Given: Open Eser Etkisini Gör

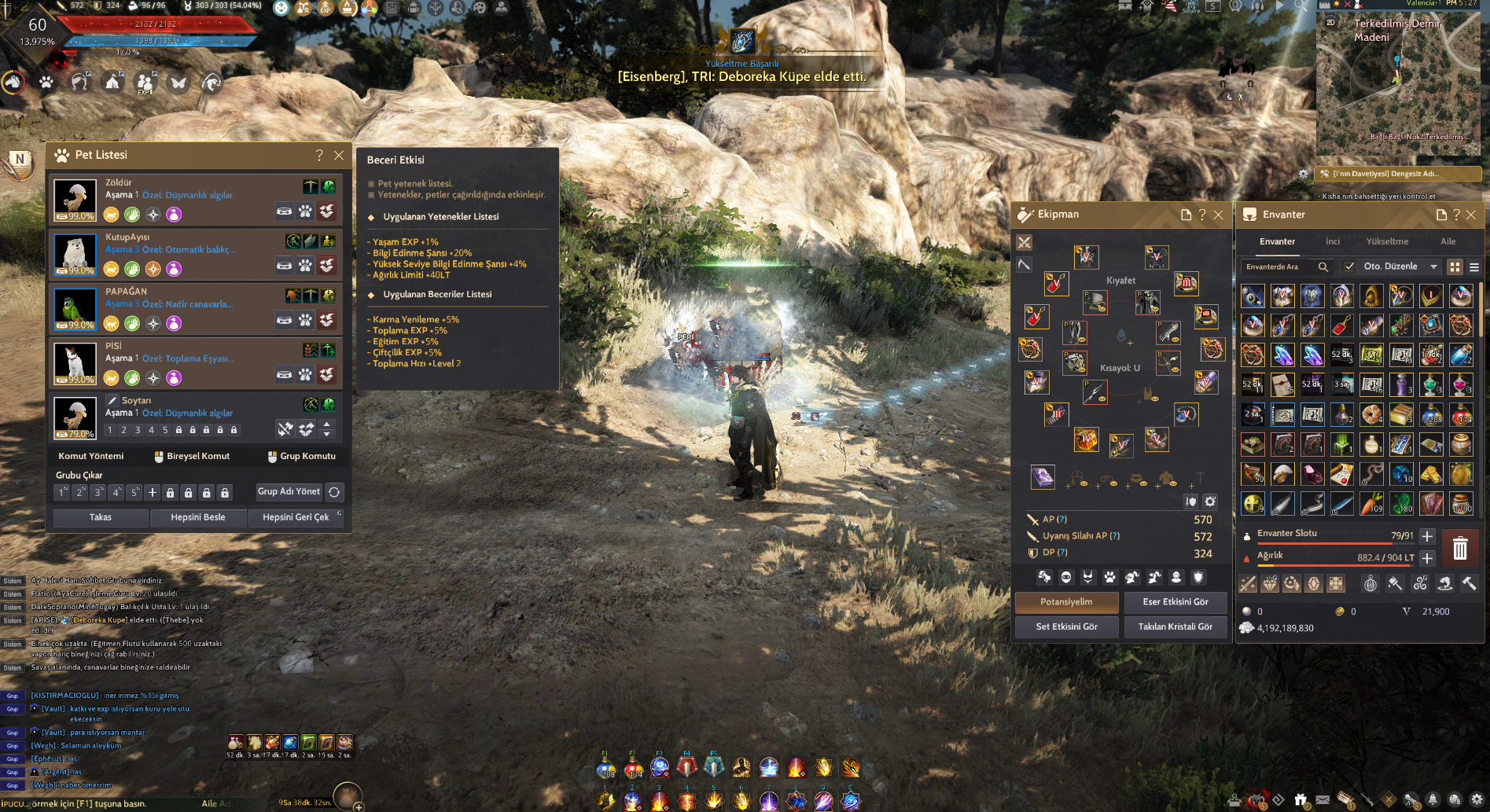Looking at the screenshot, I should pyautogui.click(x=1175, y=602).
